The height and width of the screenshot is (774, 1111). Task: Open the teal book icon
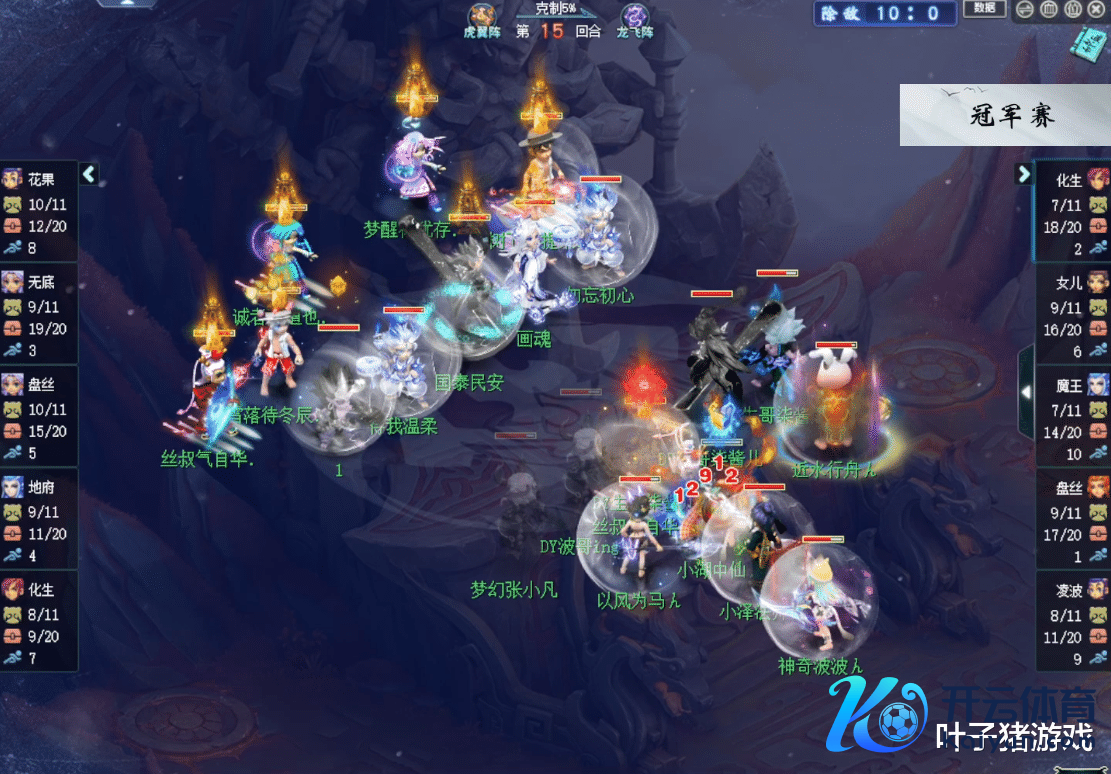pos(1087,42)
